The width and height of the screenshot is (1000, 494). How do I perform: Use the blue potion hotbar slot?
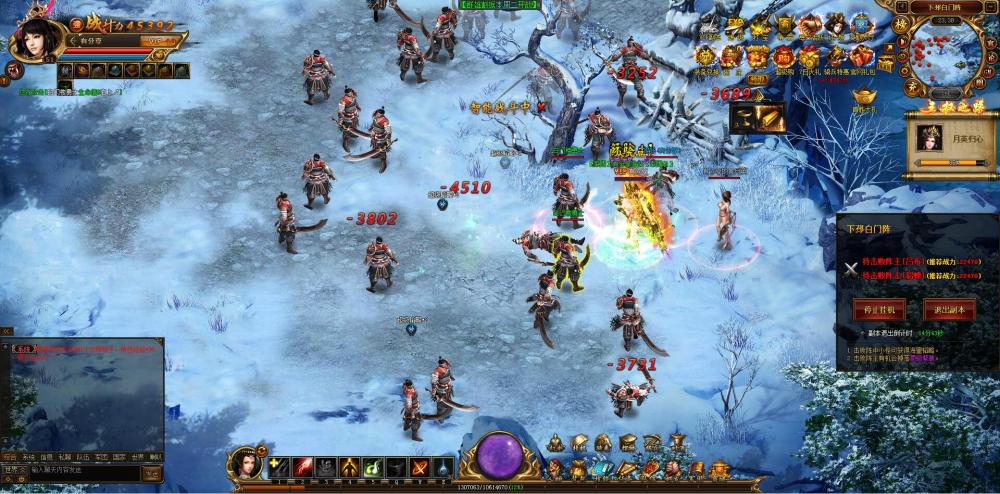pyautogui.click(x=443, y=466)
